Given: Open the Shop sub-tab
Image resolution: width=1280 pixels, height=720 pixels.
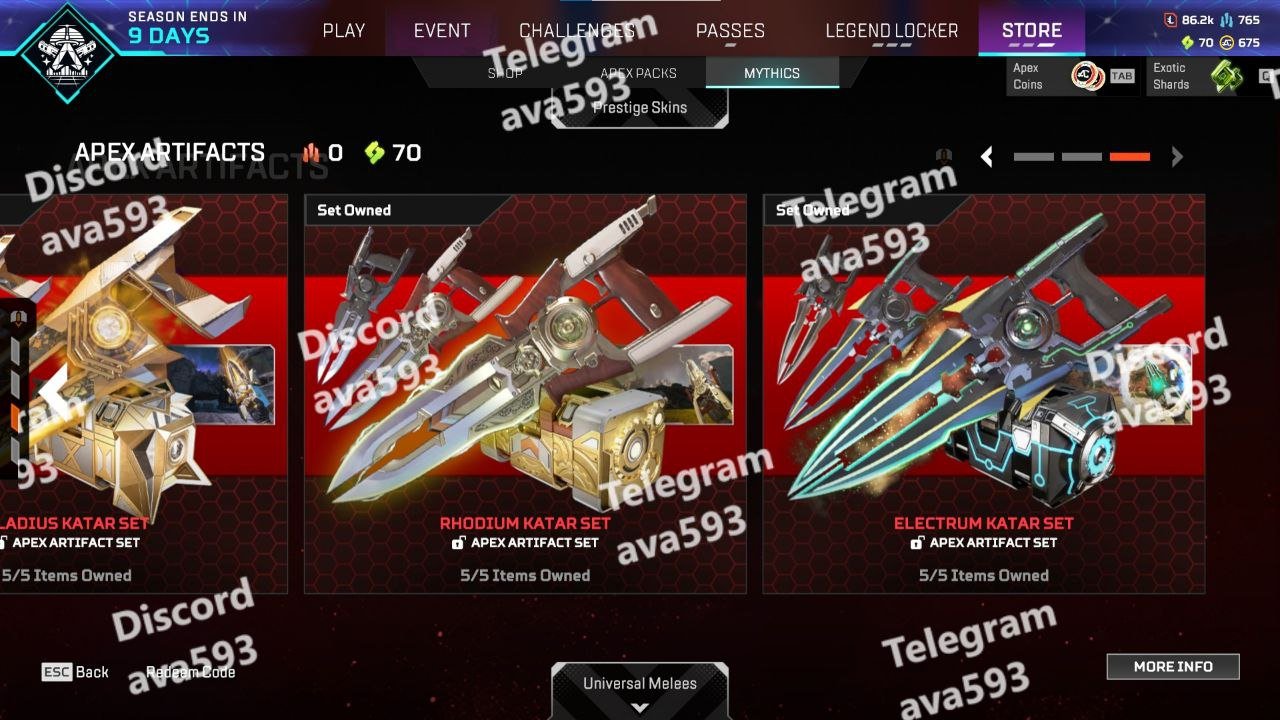Looking at the screenshot, I should coord(505,73).
